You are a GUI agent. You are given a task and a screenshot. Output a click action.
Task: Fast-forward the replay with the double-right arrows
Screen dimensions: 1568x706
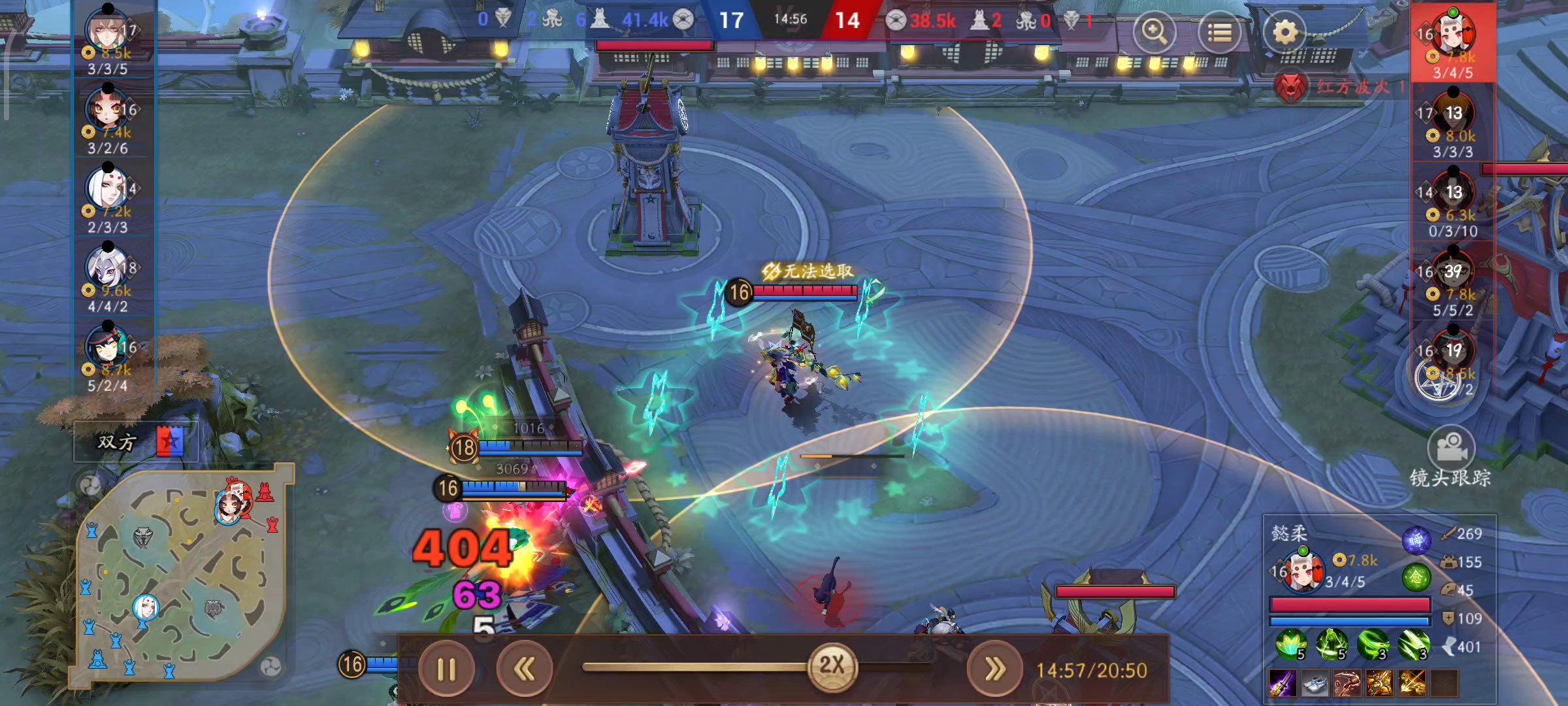point(994,669)
